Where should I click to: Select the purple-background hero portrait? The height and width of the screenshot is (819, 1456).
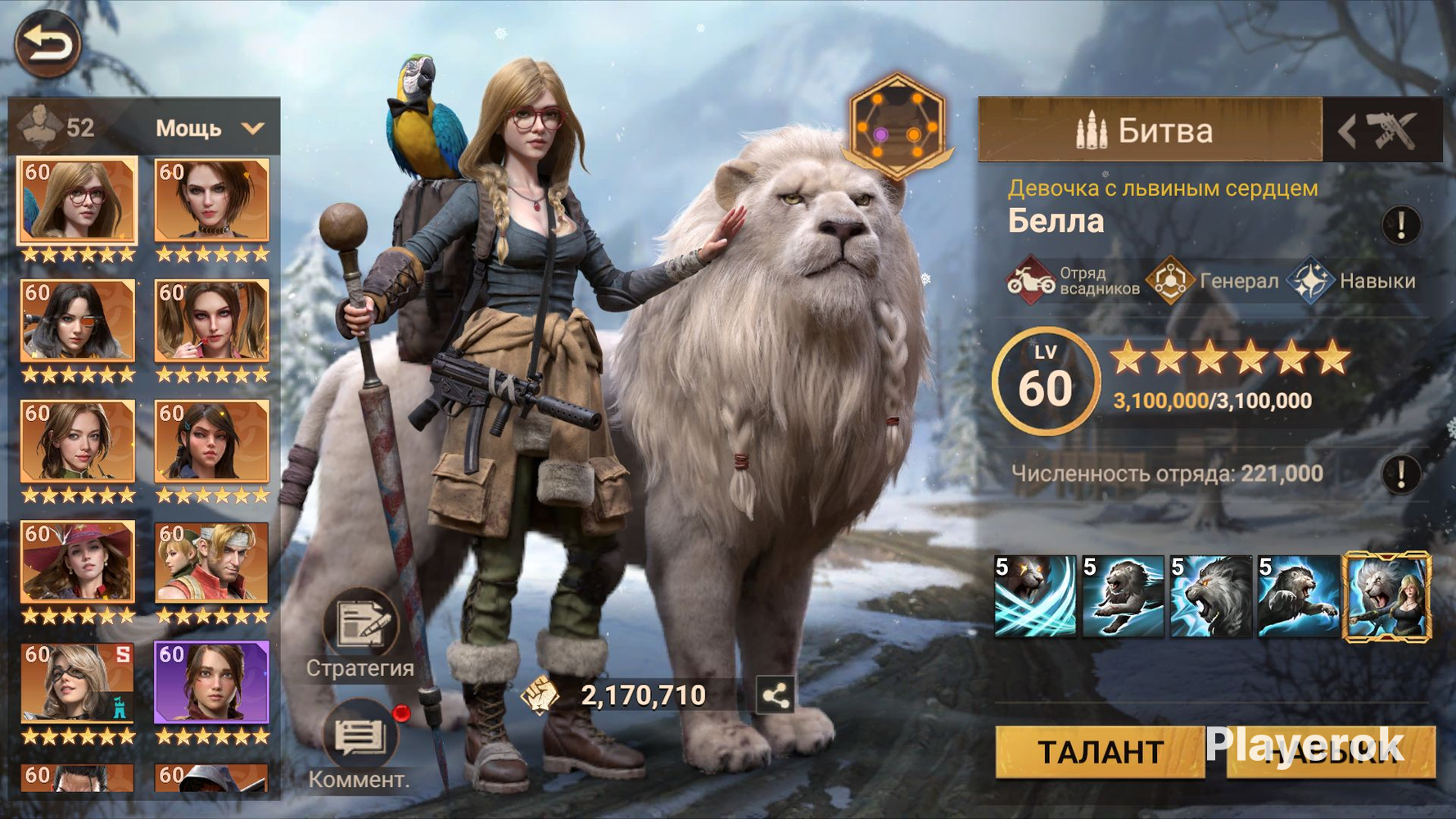[x=211, y=683]
